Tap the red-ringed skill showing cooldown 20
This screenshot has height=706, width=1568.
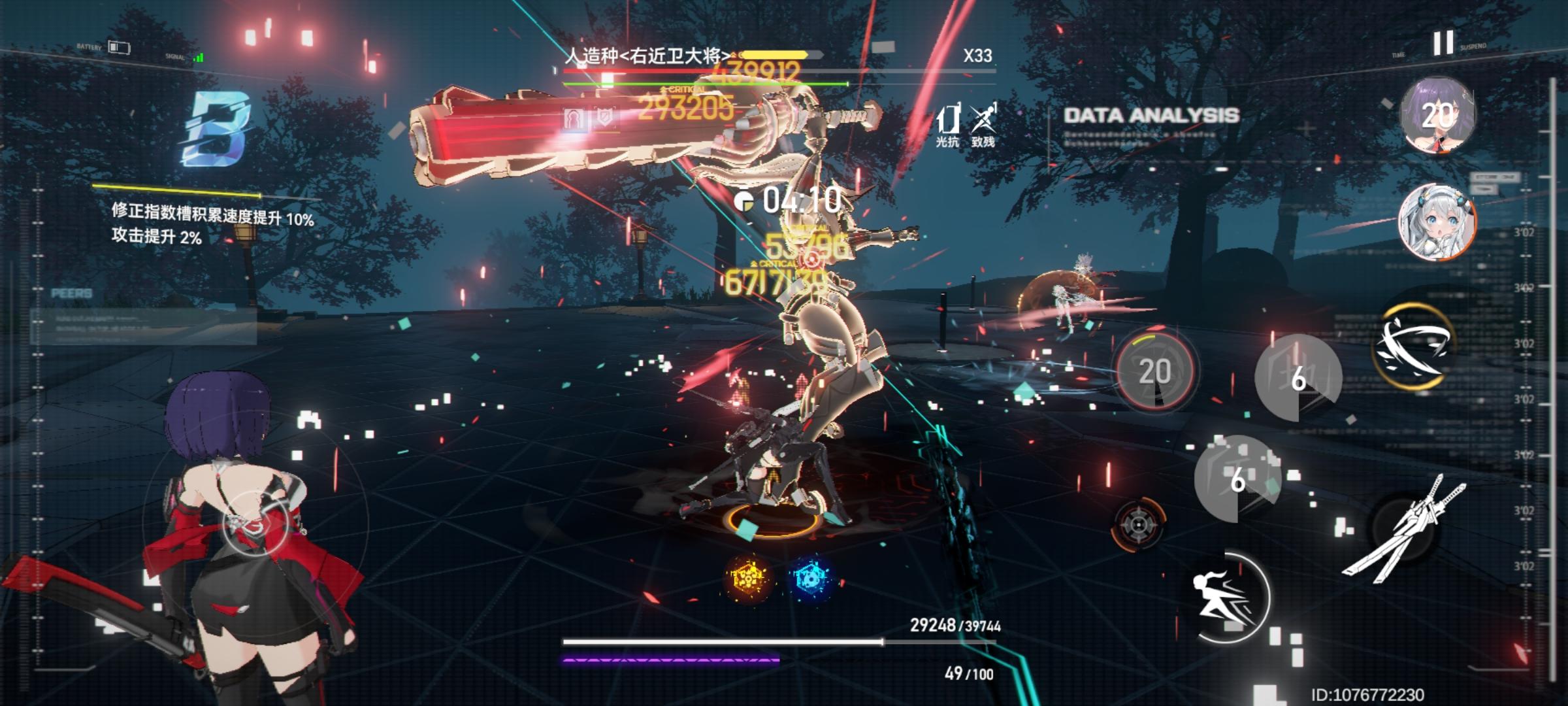pyautogui.click(x=1155, y=371)
